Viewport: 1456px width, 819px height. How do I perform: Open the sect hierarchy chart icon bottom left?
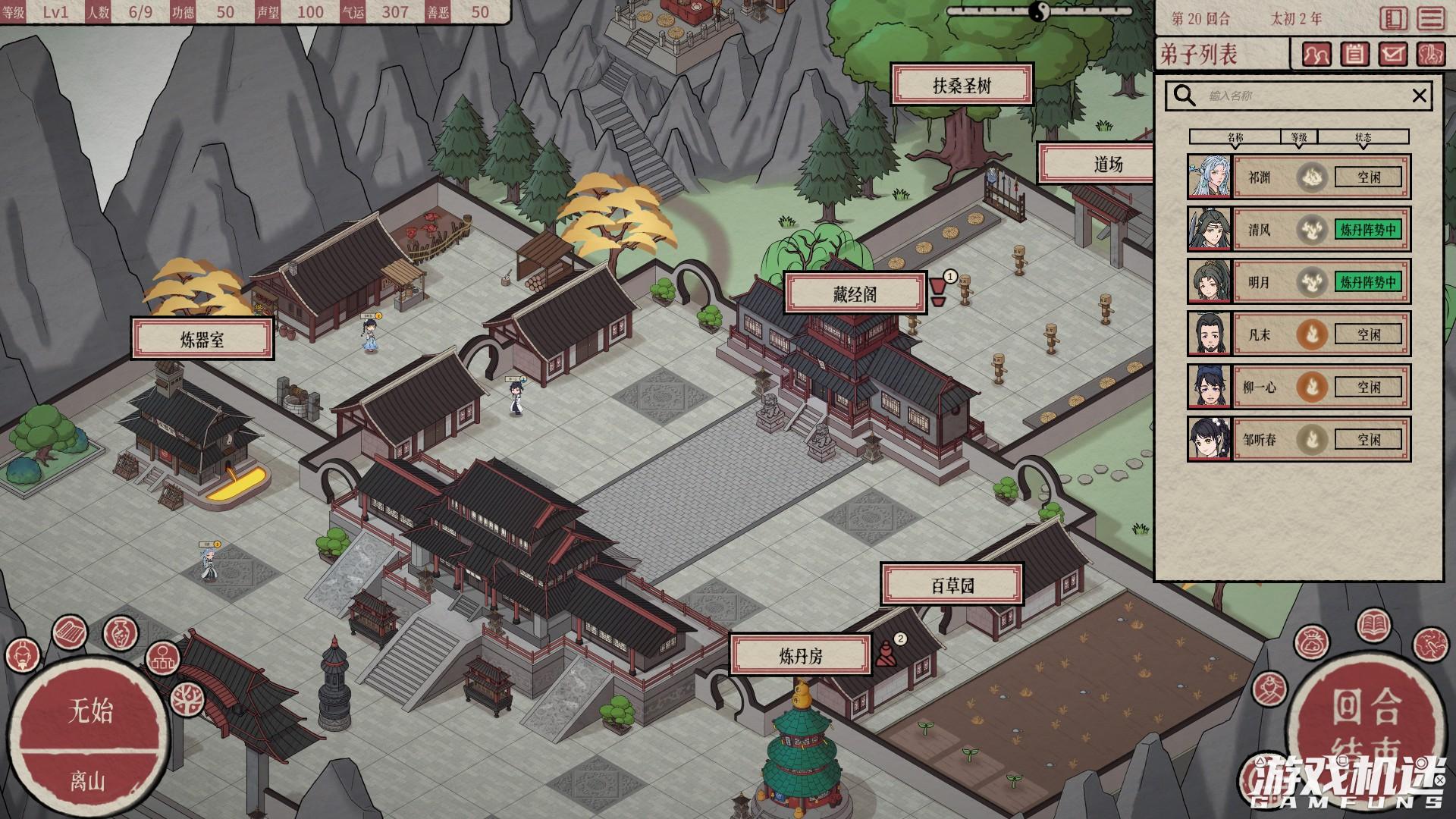pos(163,658)
